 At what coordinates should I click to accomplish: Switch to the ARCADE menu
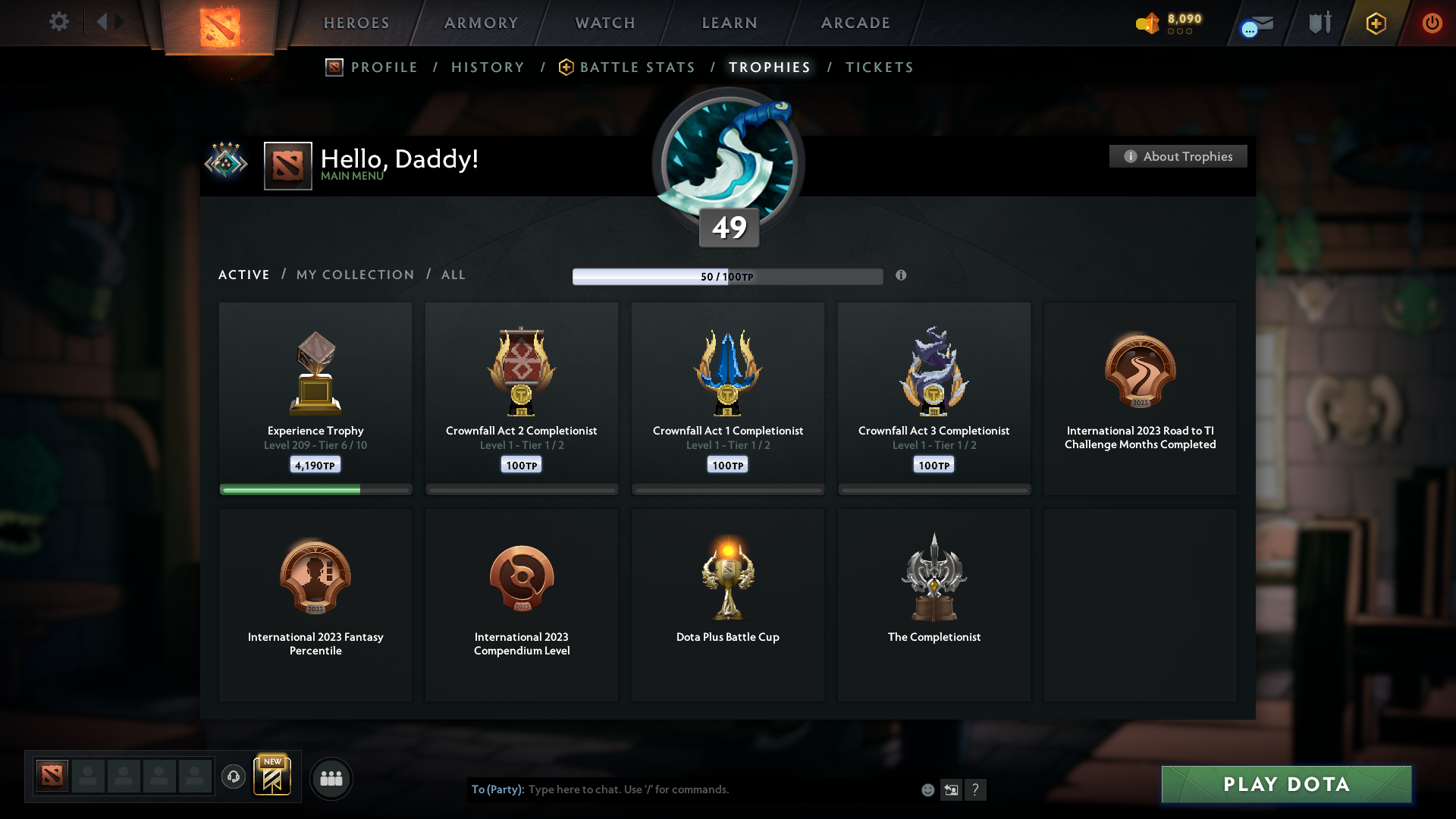coord(855,23)
